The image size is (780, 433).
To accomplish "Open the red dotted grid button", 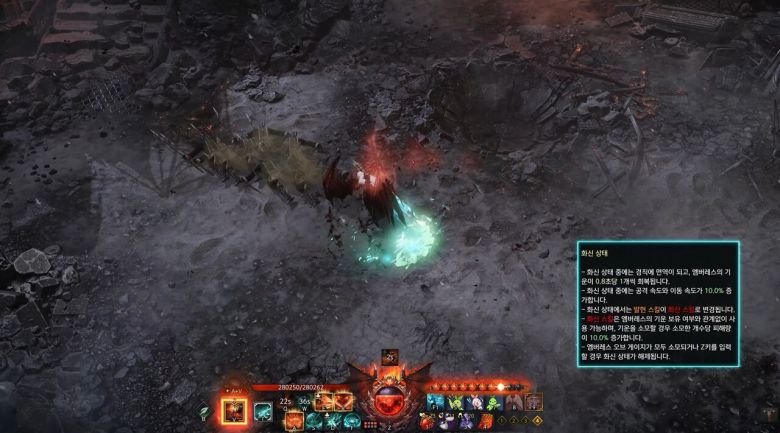I will tap(369, 423).
